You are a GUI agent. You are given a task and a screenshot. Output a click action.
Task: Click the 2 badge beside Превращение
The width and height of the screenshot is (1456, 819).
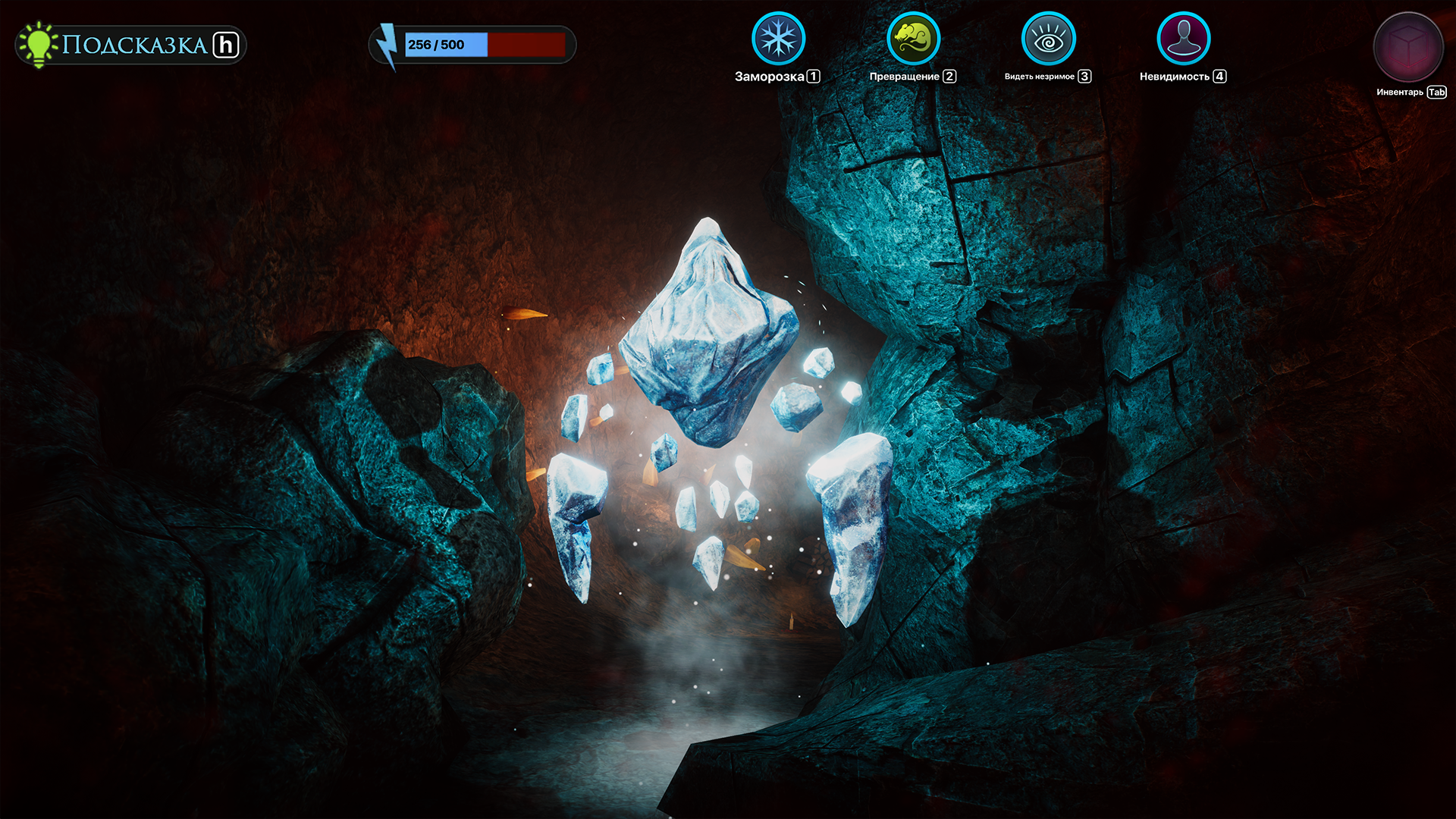pos(949,76)
